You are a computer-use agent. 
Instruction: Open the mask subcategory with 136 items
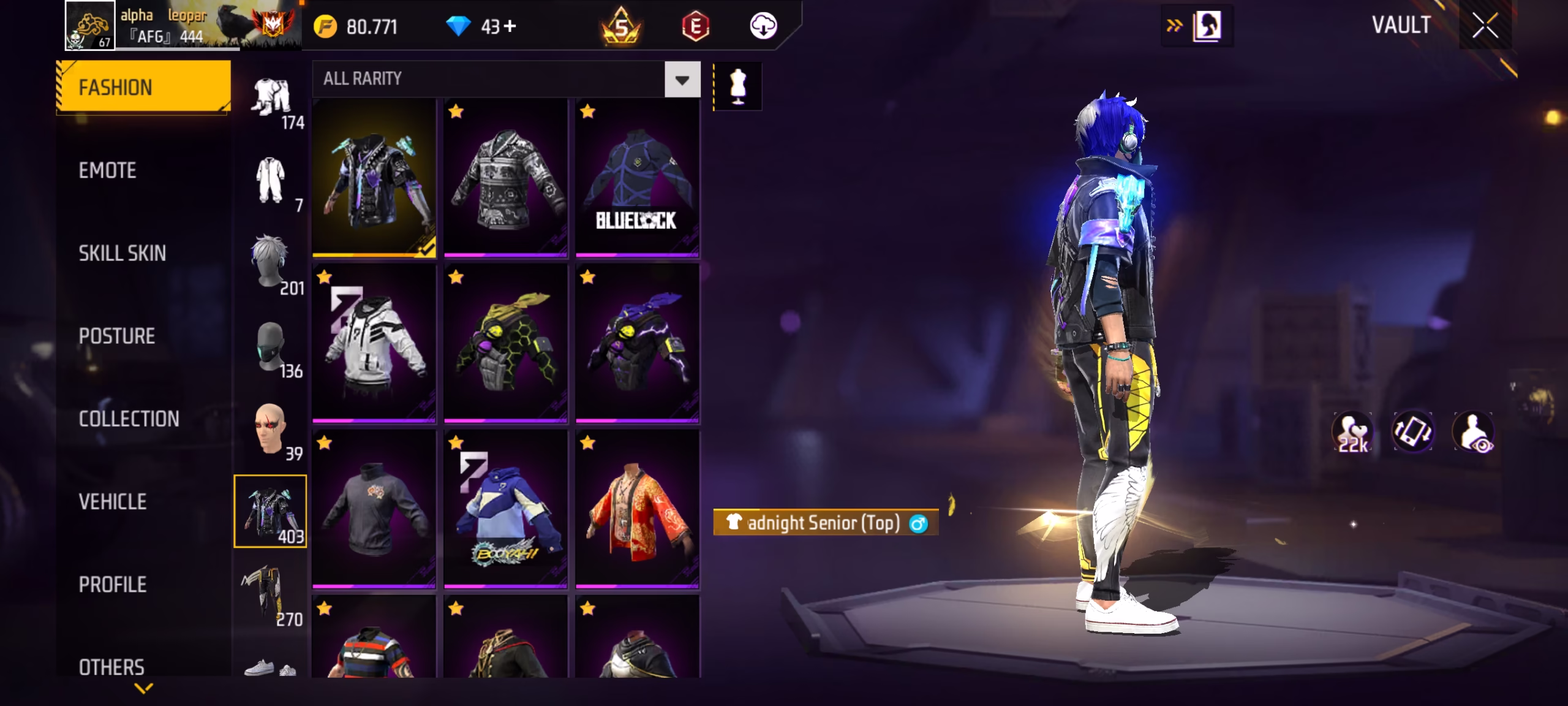[271, 348]
